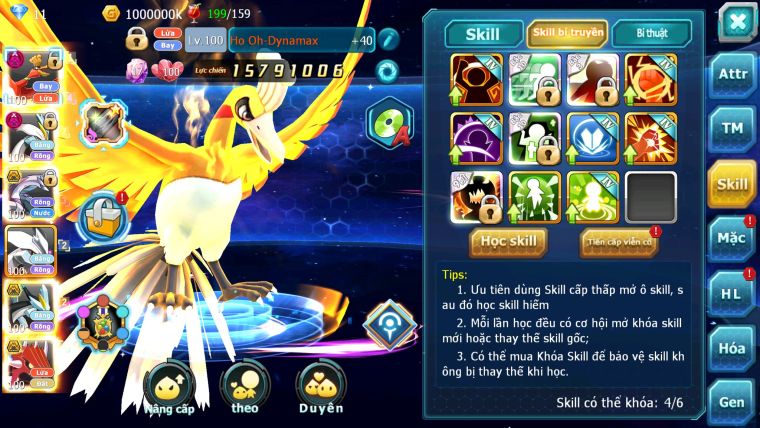Screen dimensions: 760x428
Task: Open the Gen side tab
Action: 732,401
